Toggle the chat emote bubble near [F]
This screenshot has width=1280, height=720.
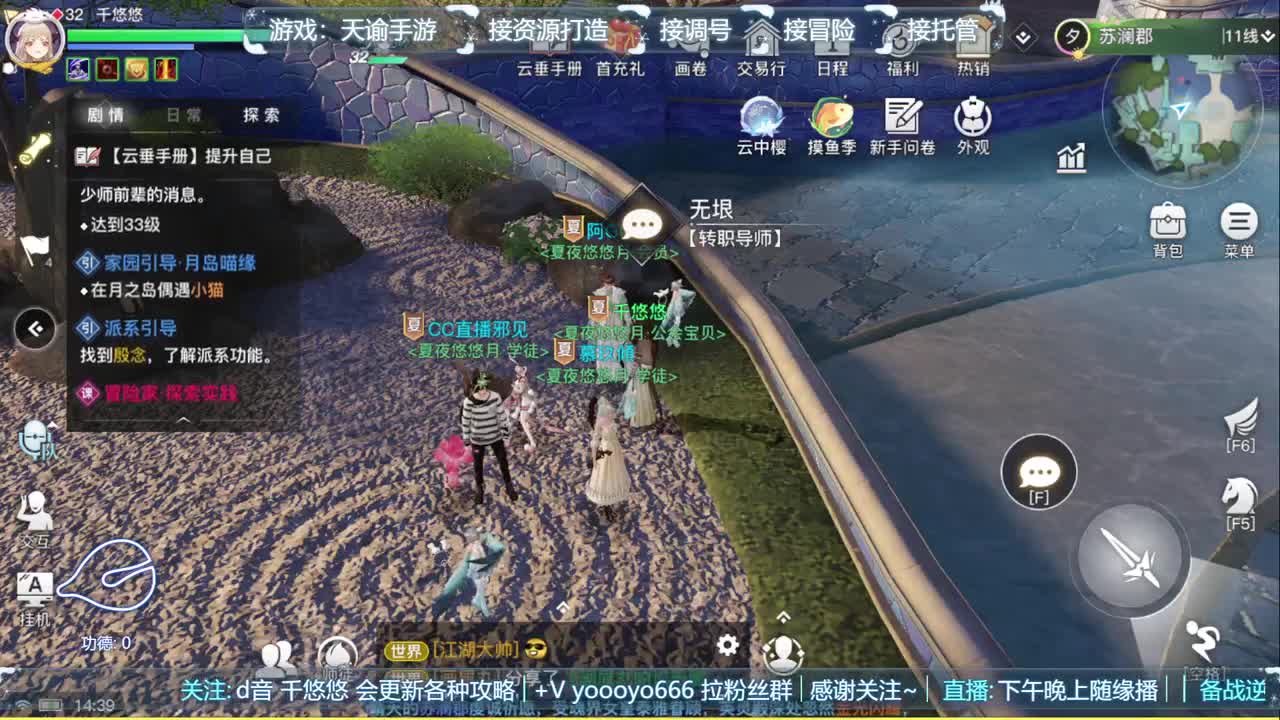[1040, 470]
